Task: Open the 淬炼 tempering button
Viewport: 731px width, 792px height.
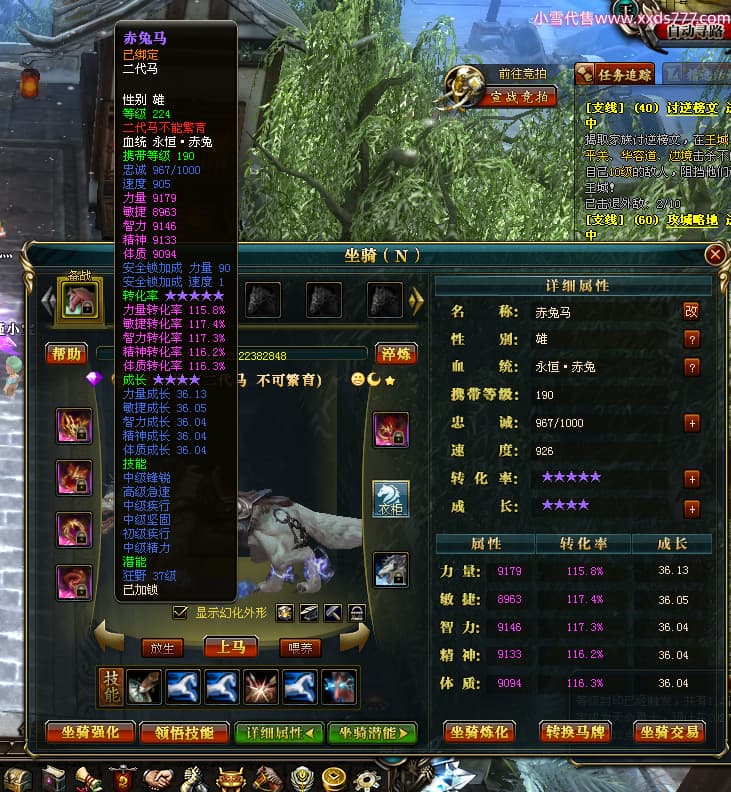Action: [398, 354]
